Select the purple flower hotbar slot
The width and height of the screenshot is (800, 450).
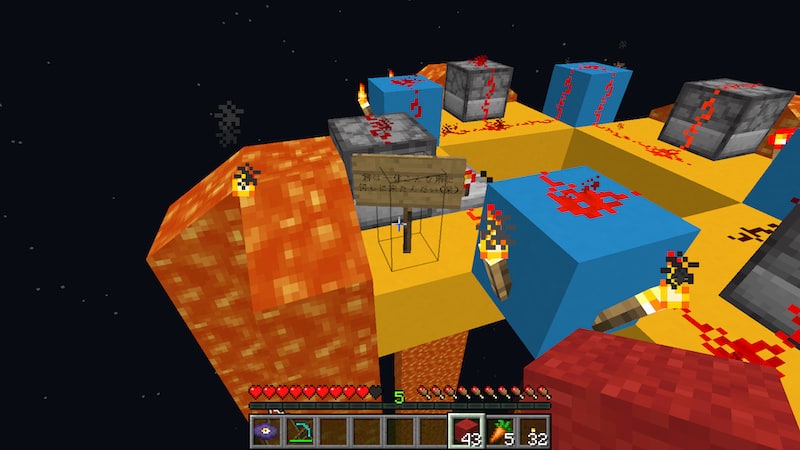(x=266, y=432)
